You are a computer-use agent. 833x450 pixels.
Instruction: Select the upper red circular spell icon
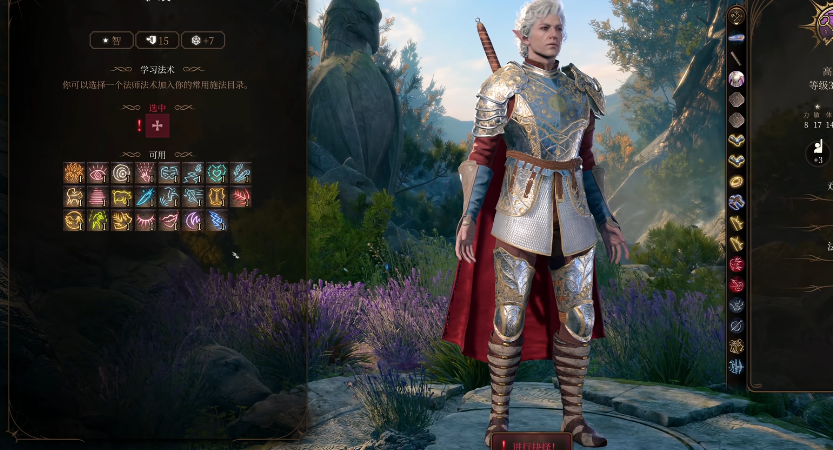(736, 264)
